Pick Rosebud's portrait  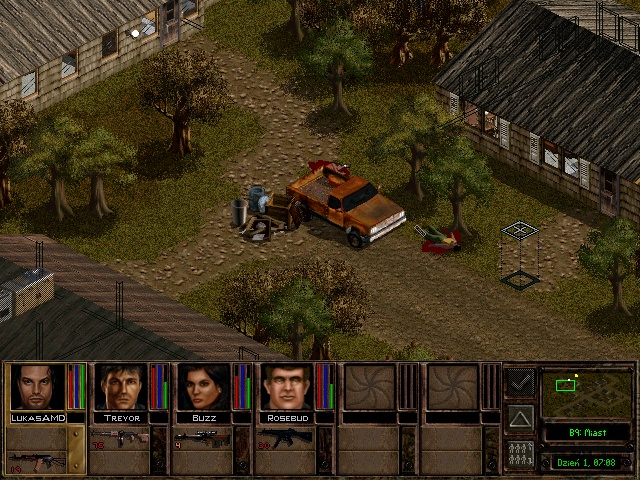286,387
